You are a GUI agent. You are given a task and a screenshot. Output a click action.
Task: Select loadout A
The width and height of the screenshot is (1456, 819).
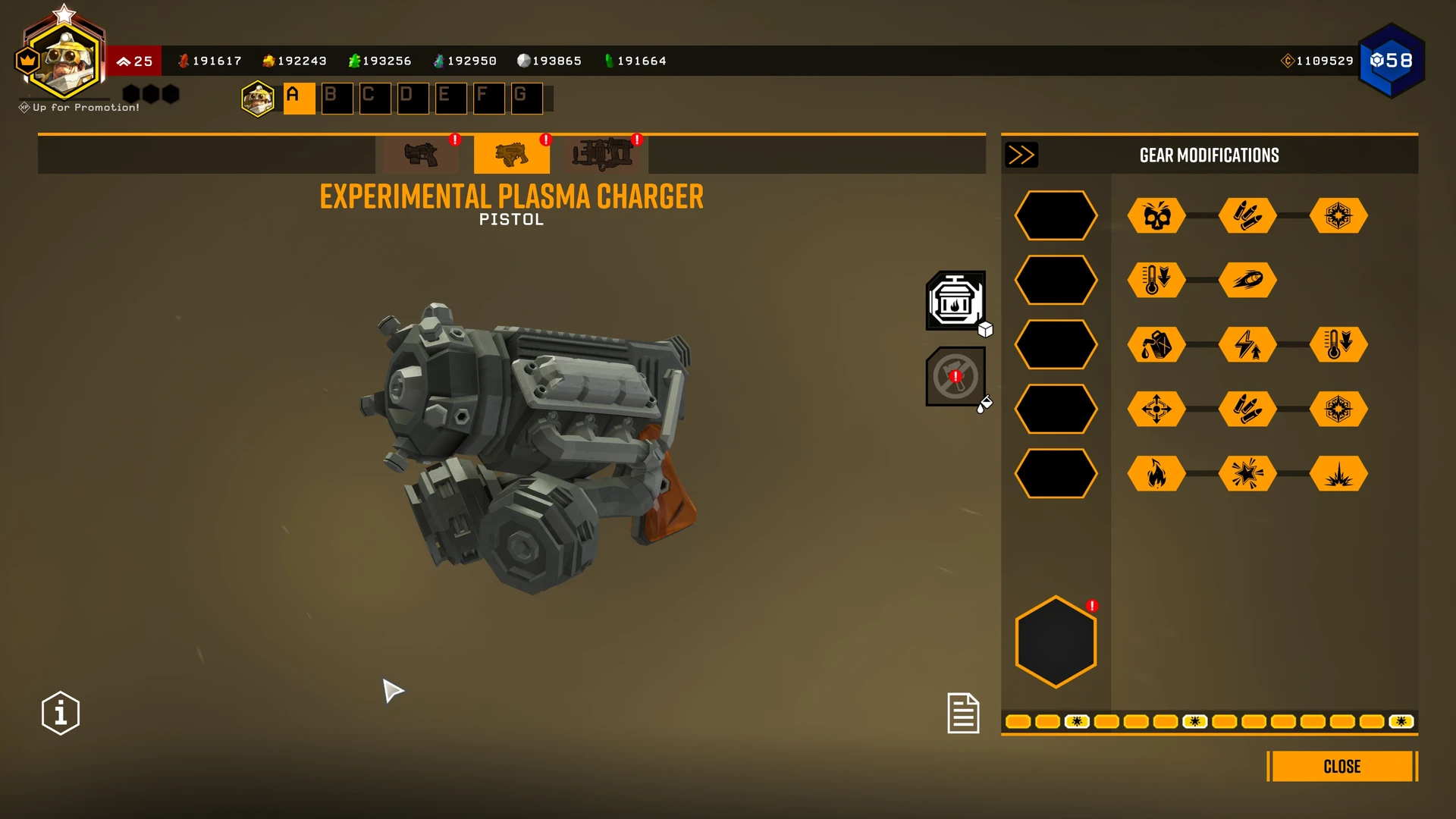[299, 99]
